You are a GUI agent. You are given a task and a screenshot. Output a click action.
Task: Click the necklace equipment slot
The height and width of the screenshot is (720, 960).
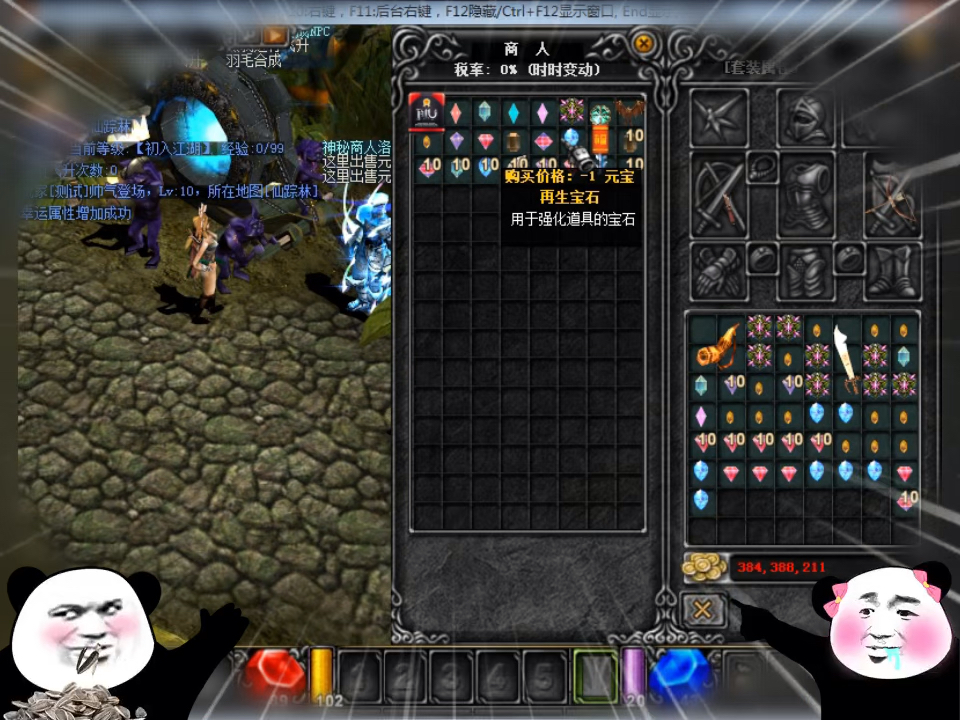pos(762,165)
